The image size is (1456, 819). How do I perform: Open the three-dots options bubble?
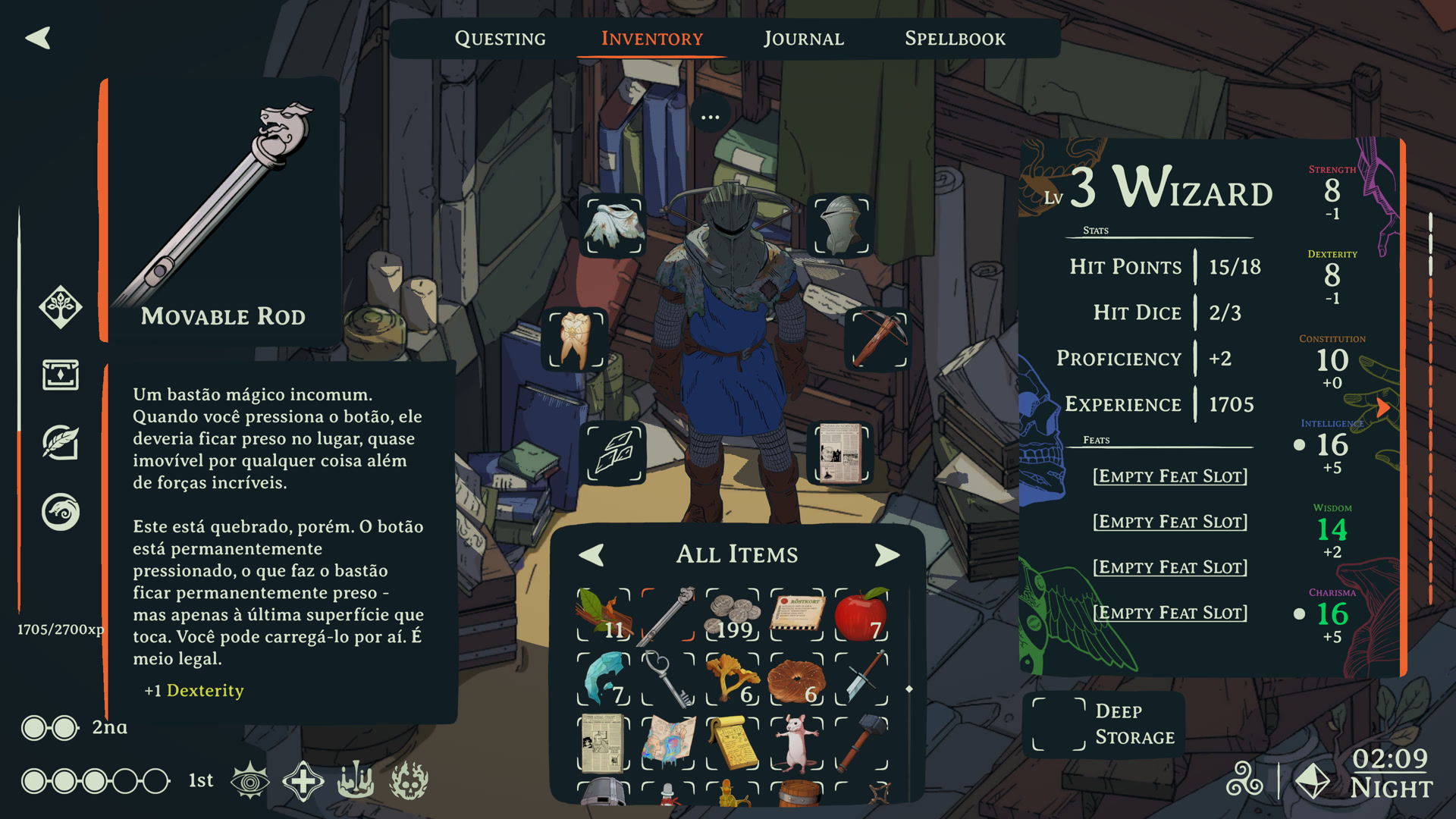pyautogui.click(x=710, y=117)
